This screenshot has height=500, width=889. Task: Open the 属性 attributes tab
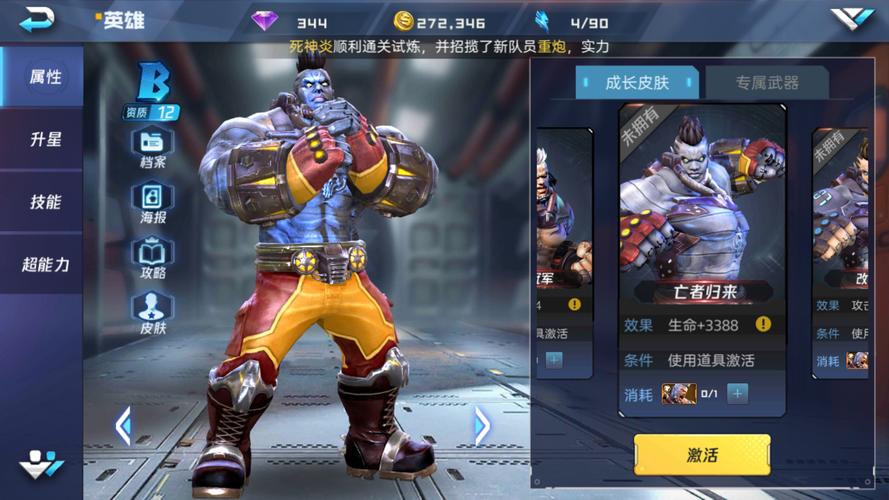pos(43,77)
